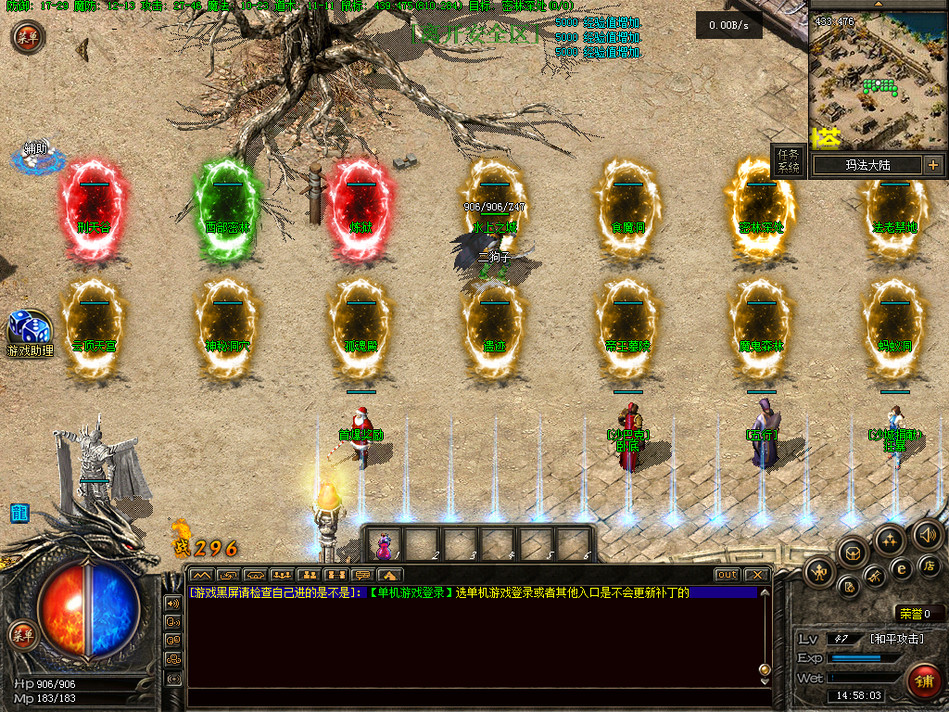Open the round menu button at top-left

pos(27,37)
